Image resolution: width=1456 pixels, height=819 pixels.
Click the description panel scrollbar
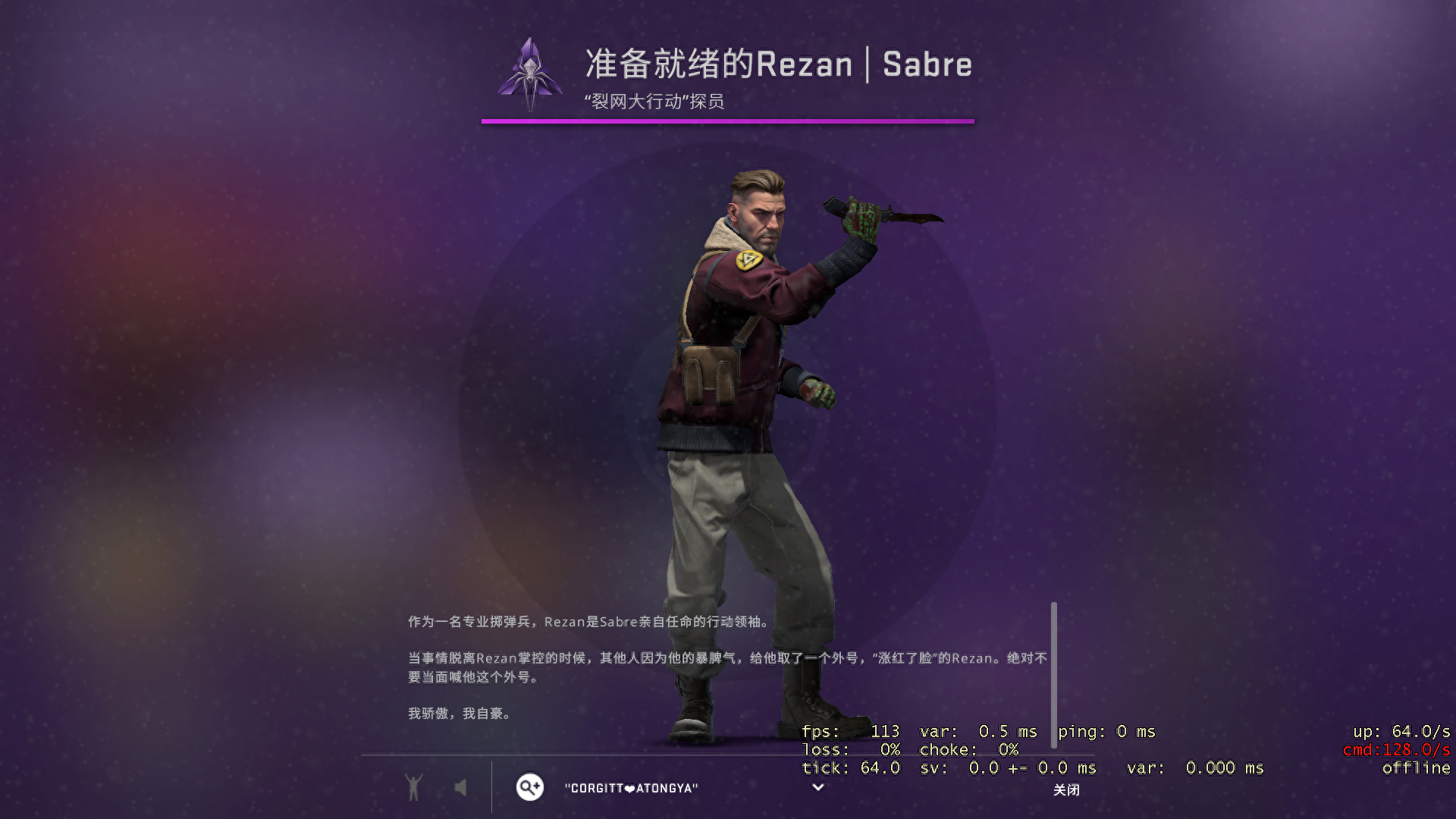coord(1053,675)
